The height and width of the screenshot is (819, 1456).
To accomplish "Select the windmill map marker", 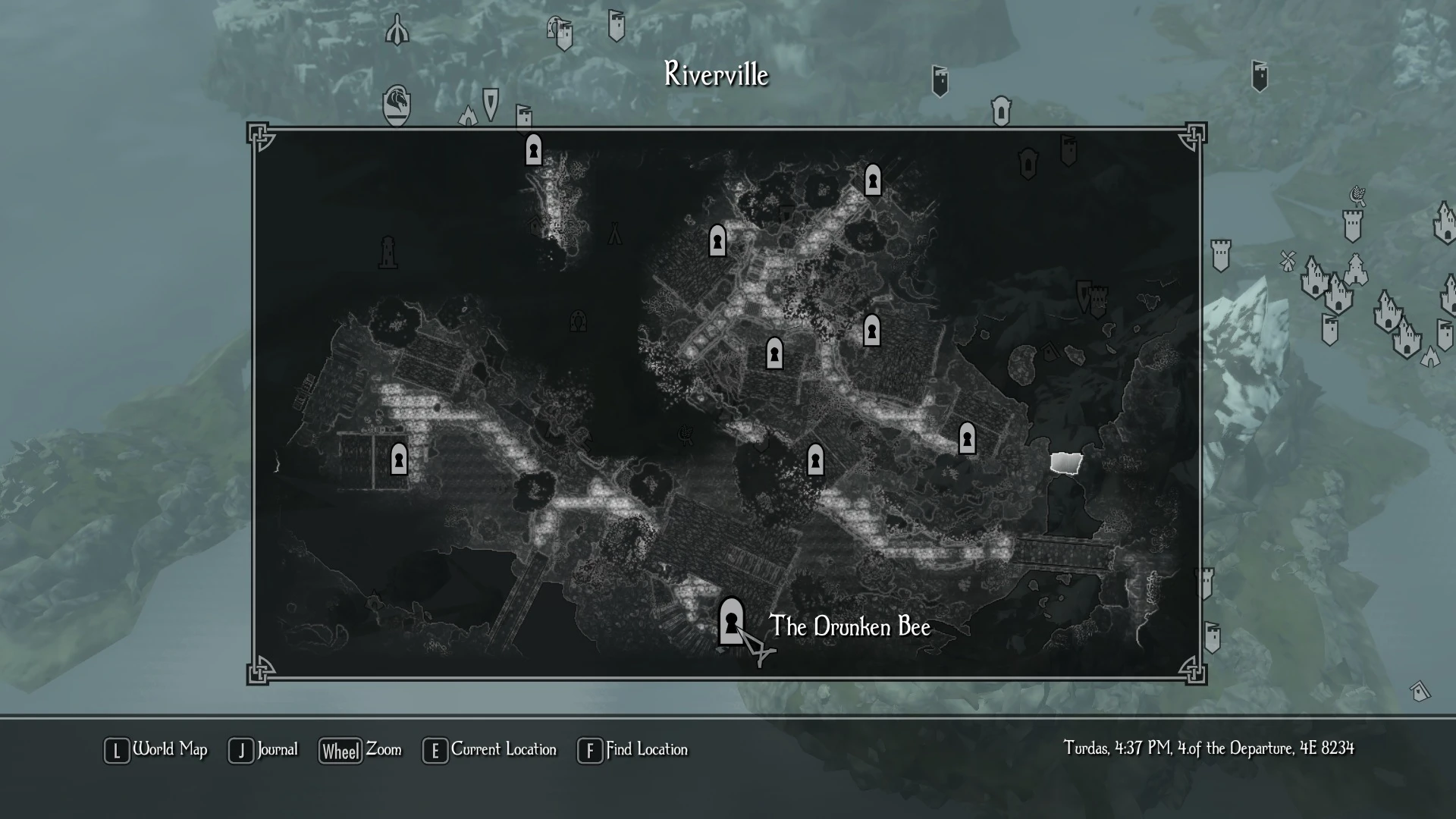I will coord(1287,261).
